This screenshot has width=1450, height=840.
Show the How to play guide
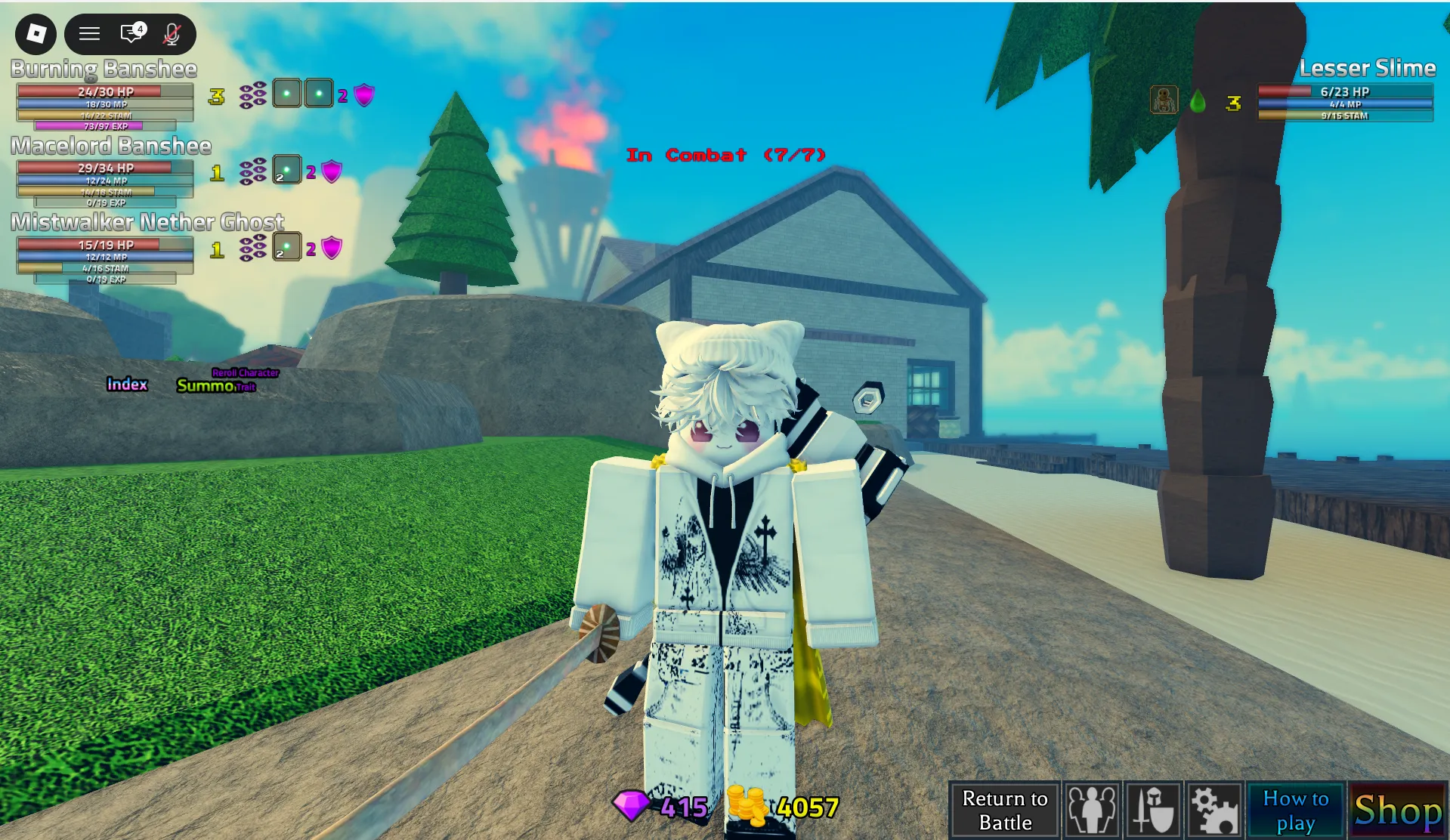(x=1295, y=811)
